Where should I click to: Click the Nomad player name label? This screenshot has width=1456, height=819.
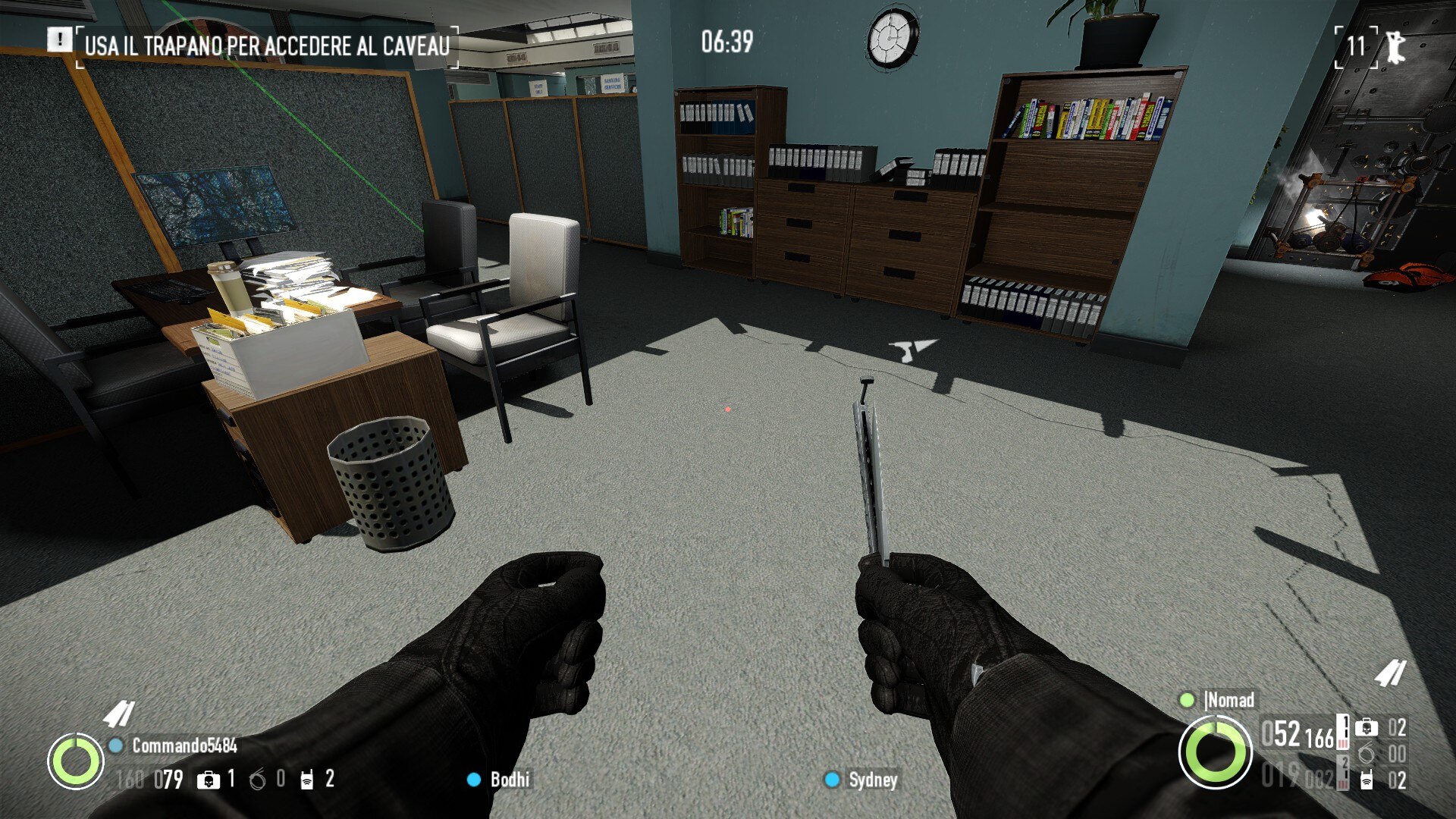pos(1229,700)
